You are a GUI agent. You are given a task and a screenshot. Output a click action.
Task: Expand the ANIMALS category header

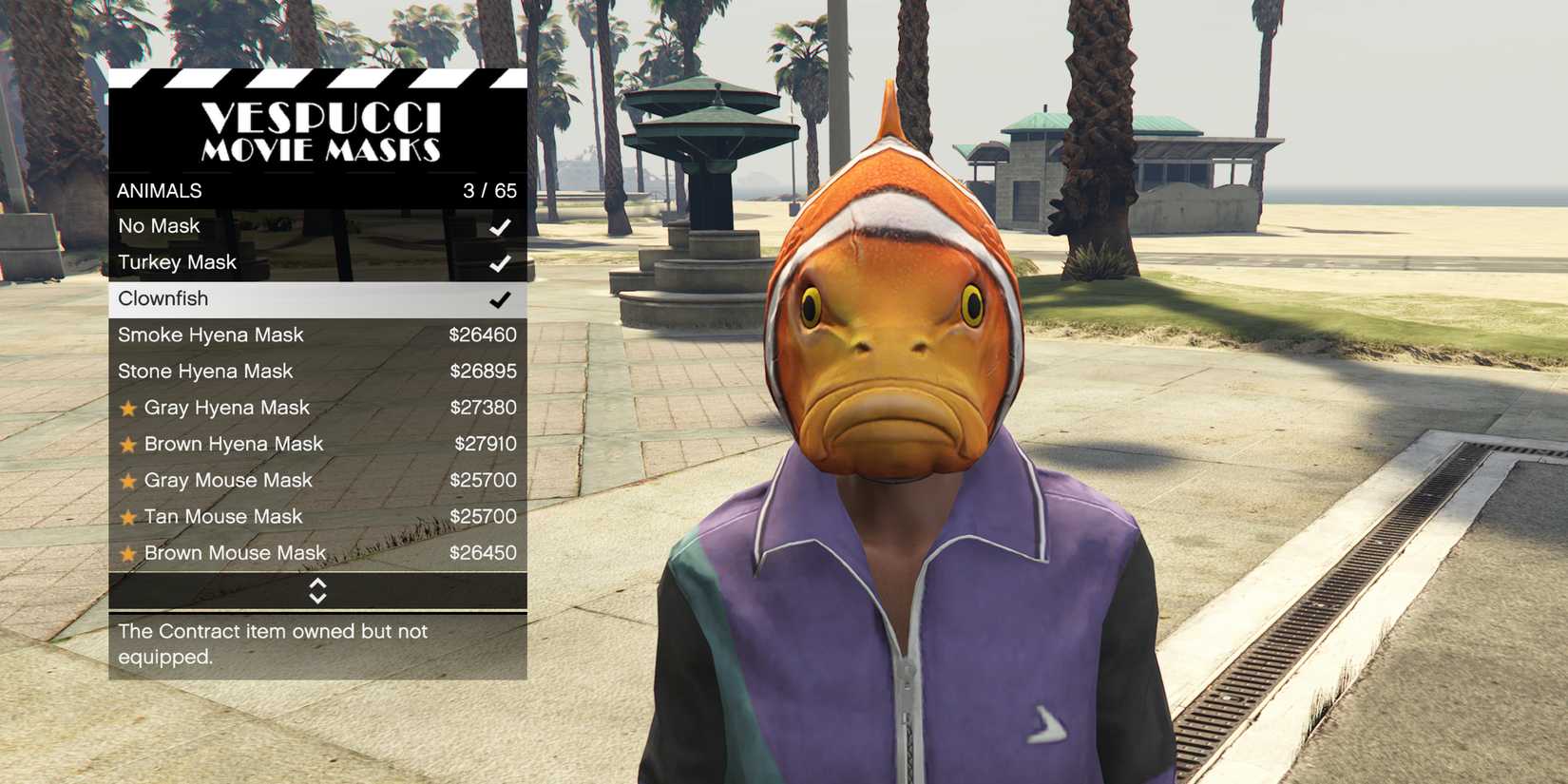(159, 190)
